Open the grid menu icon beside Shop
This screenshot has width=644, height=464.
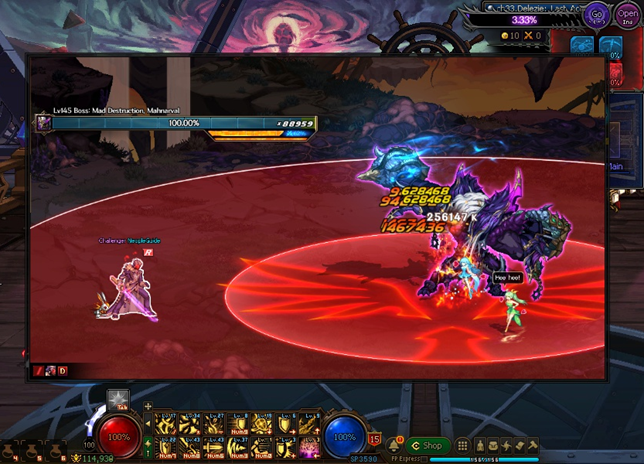tap(463, 445)
